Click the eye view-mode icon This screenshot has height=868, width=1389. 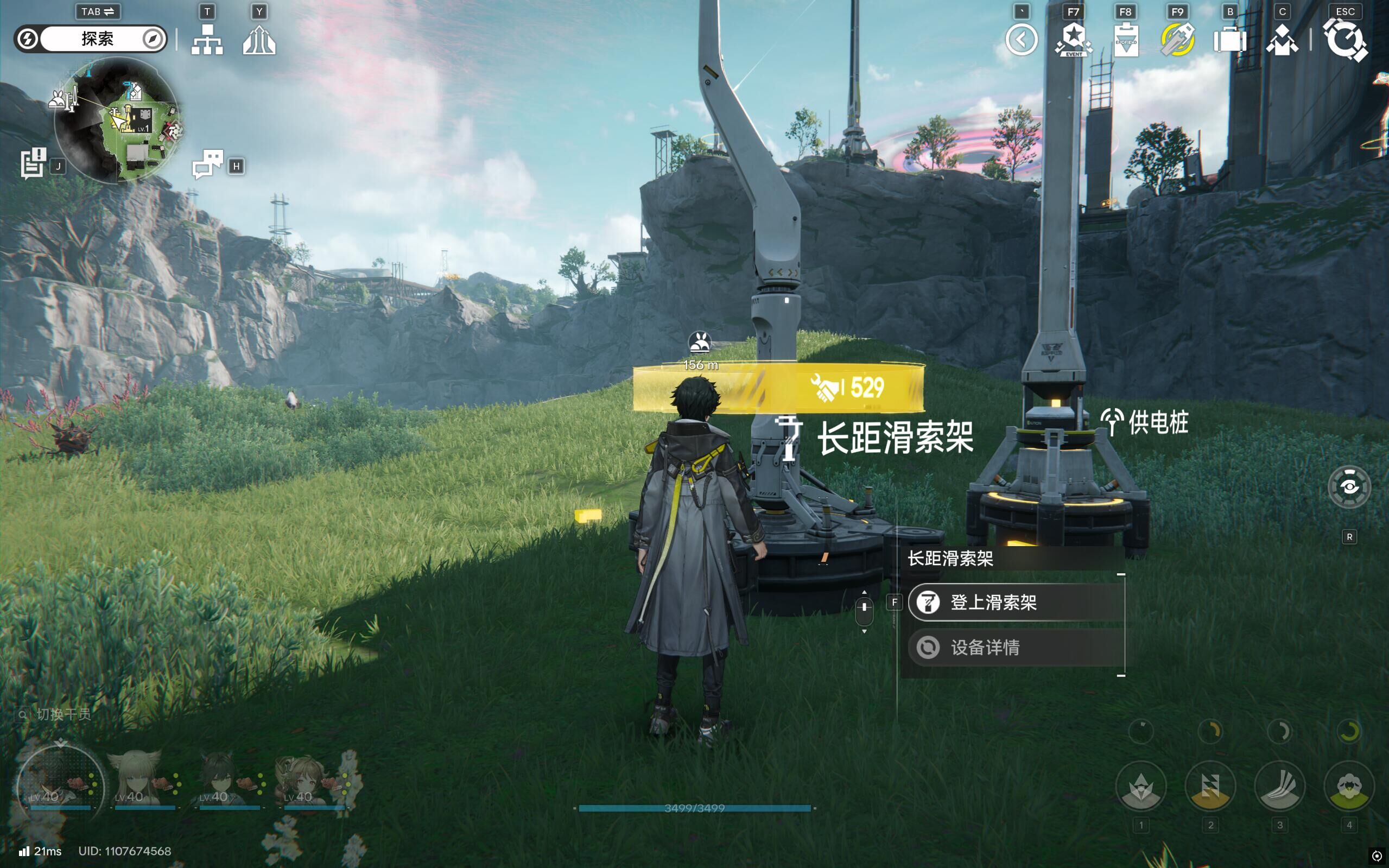(1349, 487)
